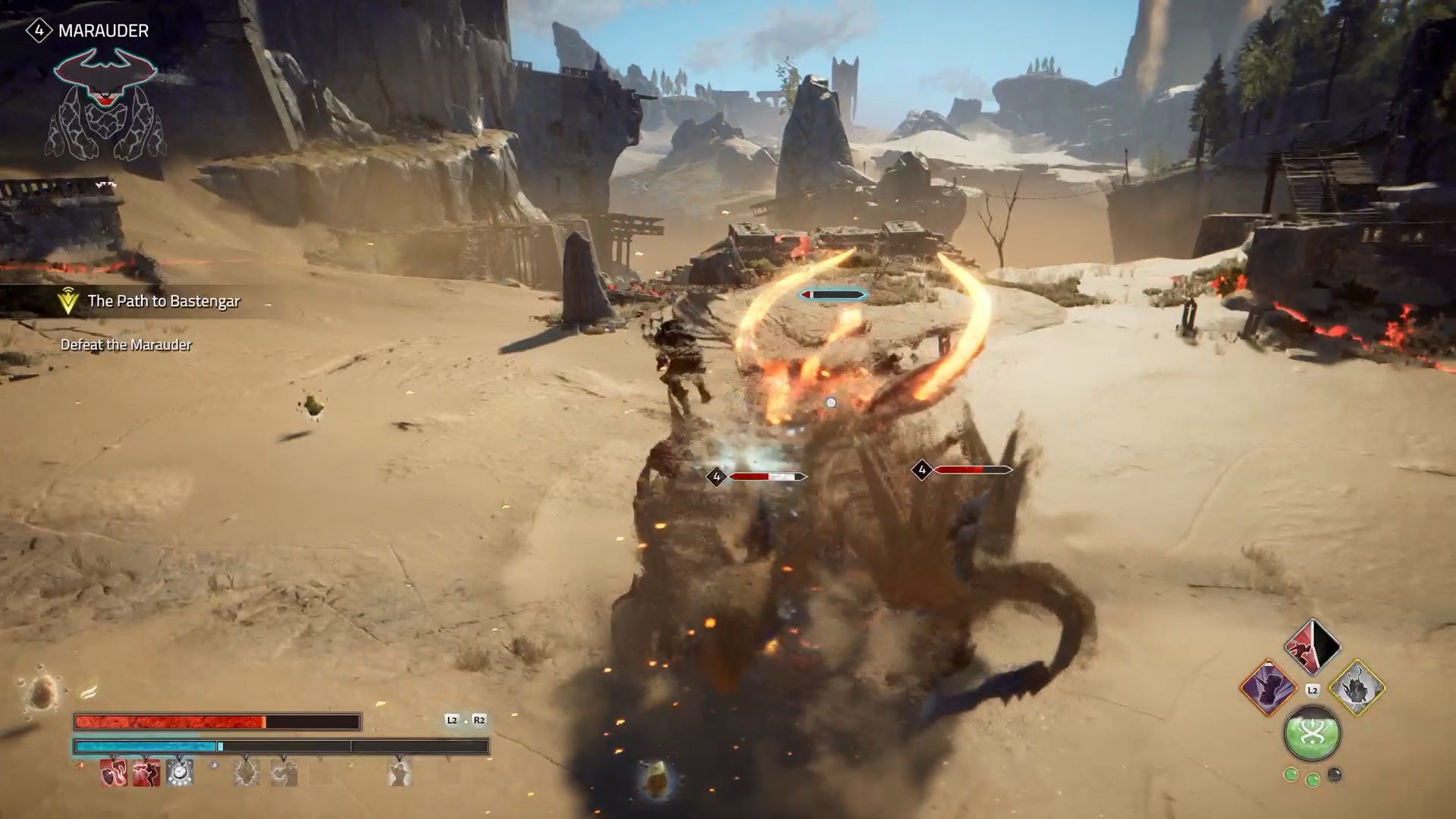Select the red shield-and-axe skill icon
Image resolution: width=1456 pixels, height=819 pixels.
click(114, 773)
